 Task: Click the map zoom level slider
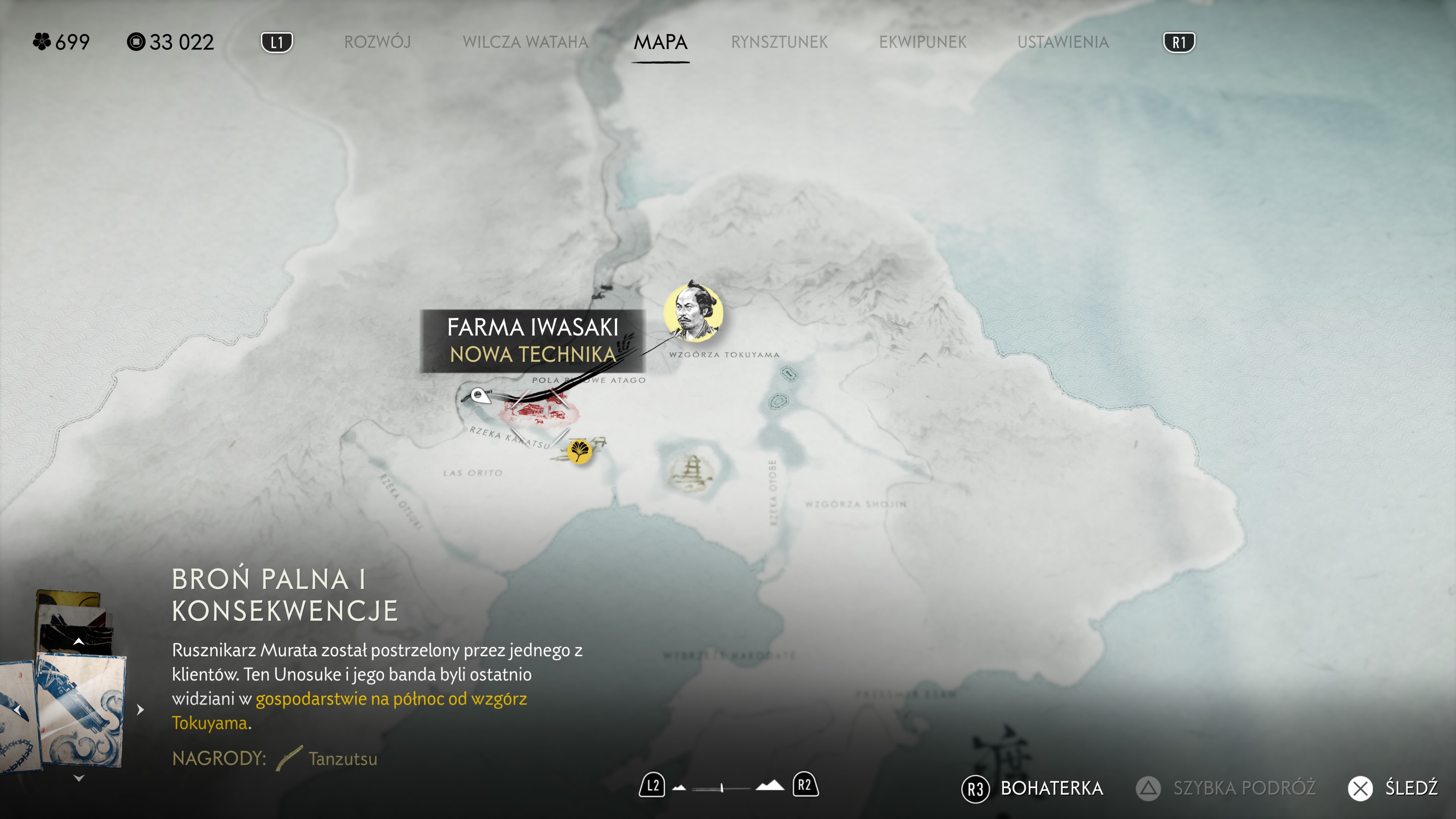pyautogui.click(x=722, y=787)
